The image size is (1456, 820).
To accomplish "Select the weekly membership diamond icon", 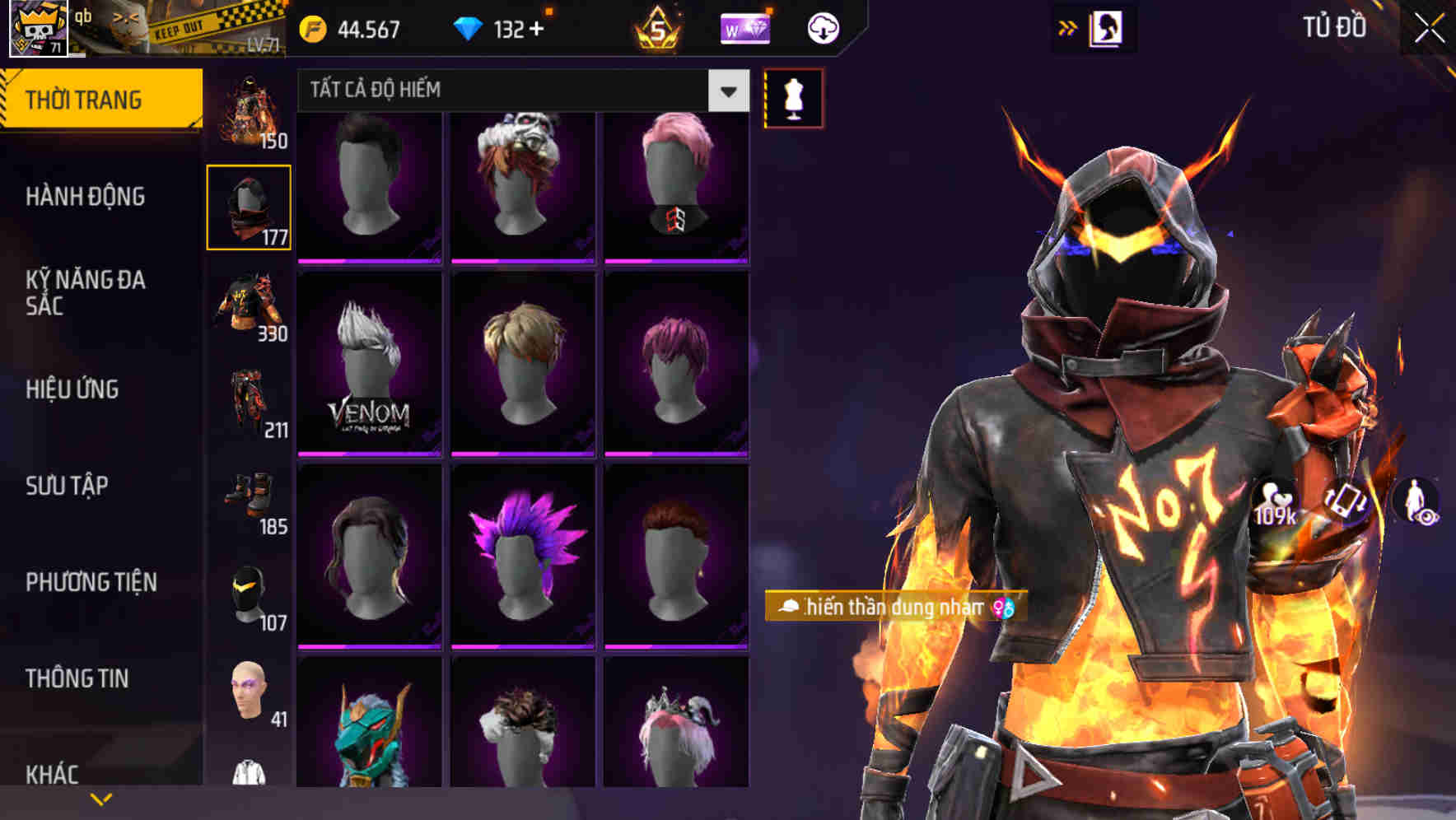I will tap(744, 27).
